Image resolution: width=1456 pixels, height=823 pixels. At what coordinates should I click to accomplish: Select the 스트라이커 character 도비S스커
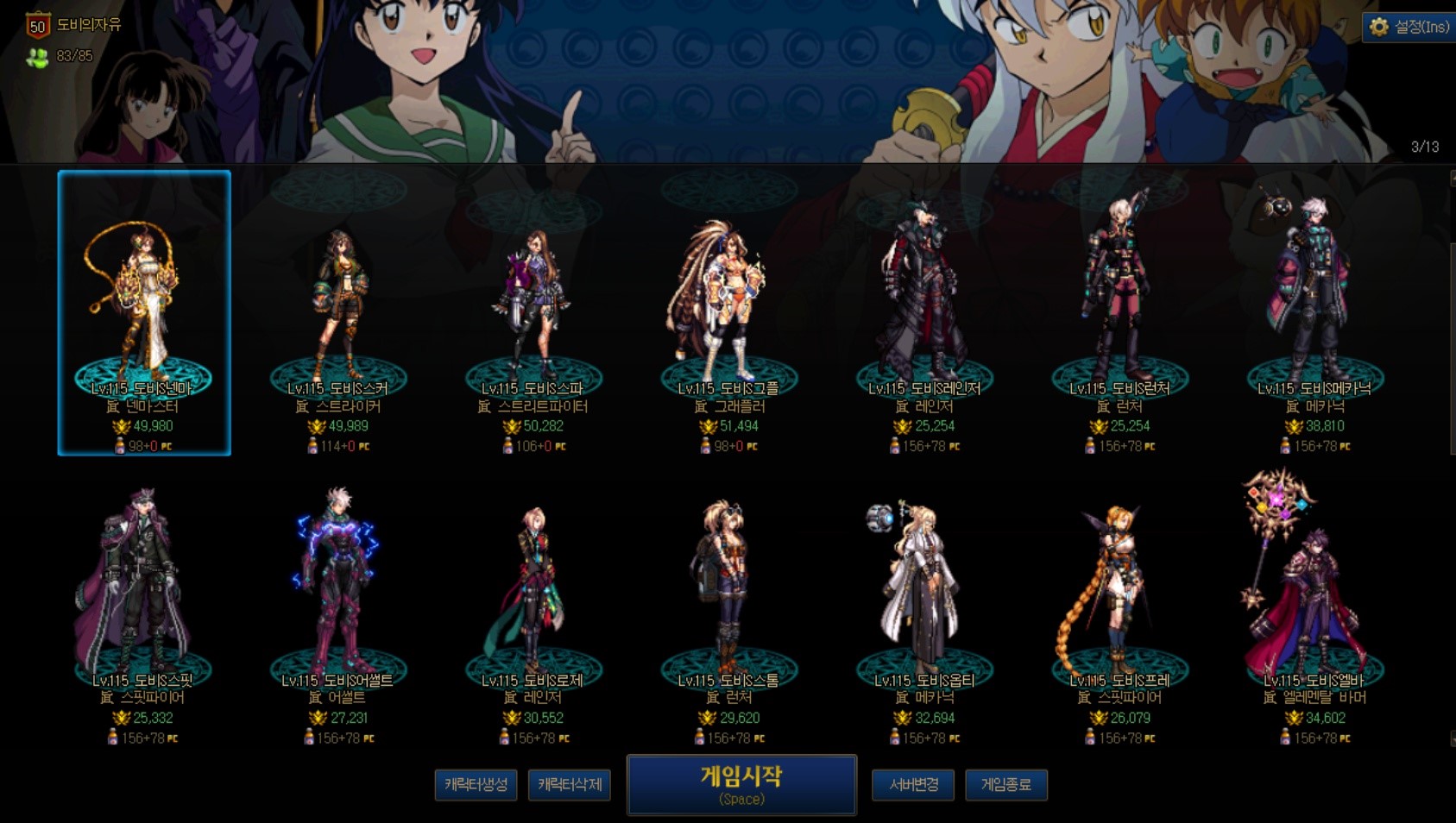coord(338,312)
